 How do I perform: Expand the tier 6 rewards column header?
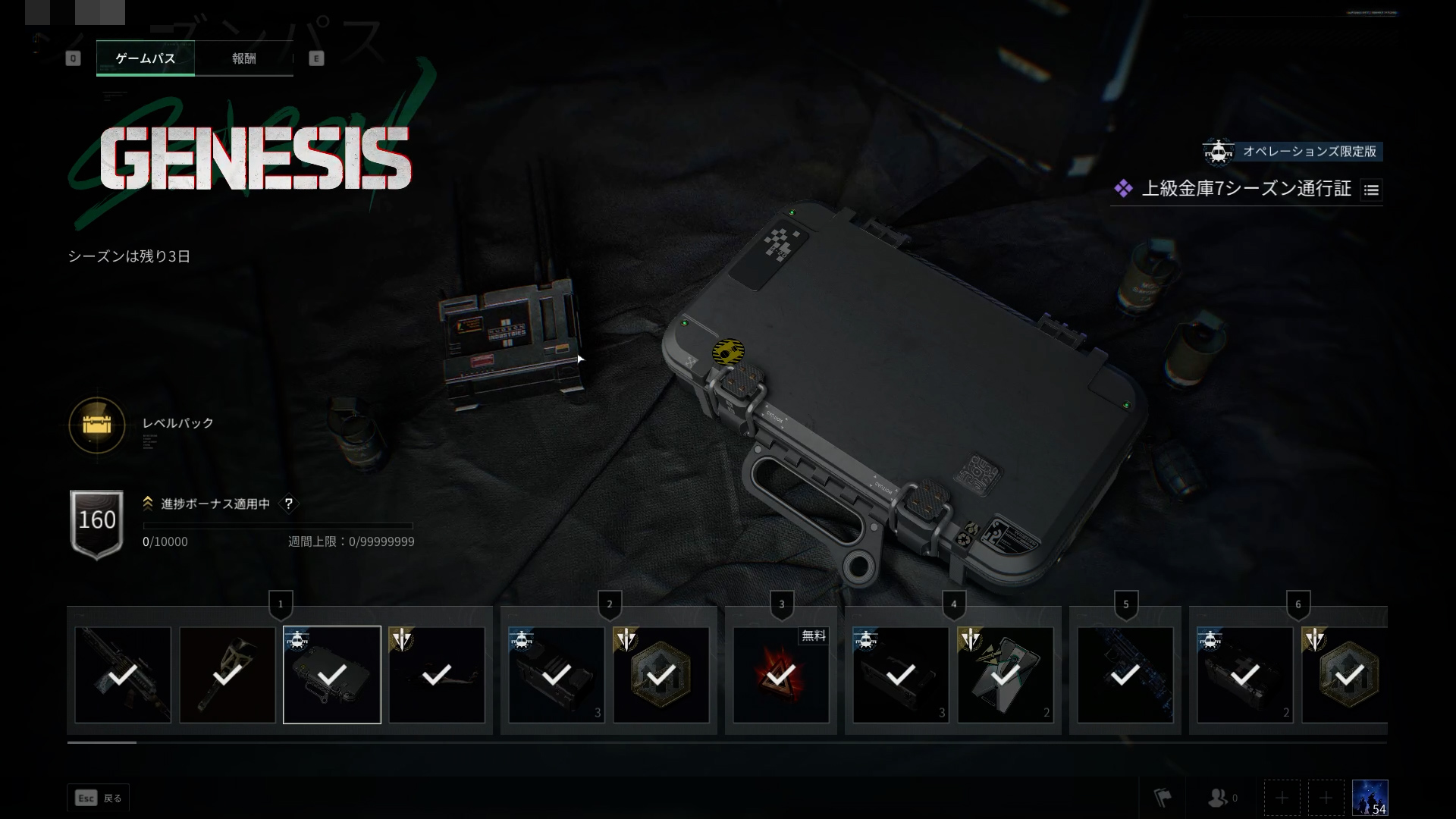coord(1300,604)
